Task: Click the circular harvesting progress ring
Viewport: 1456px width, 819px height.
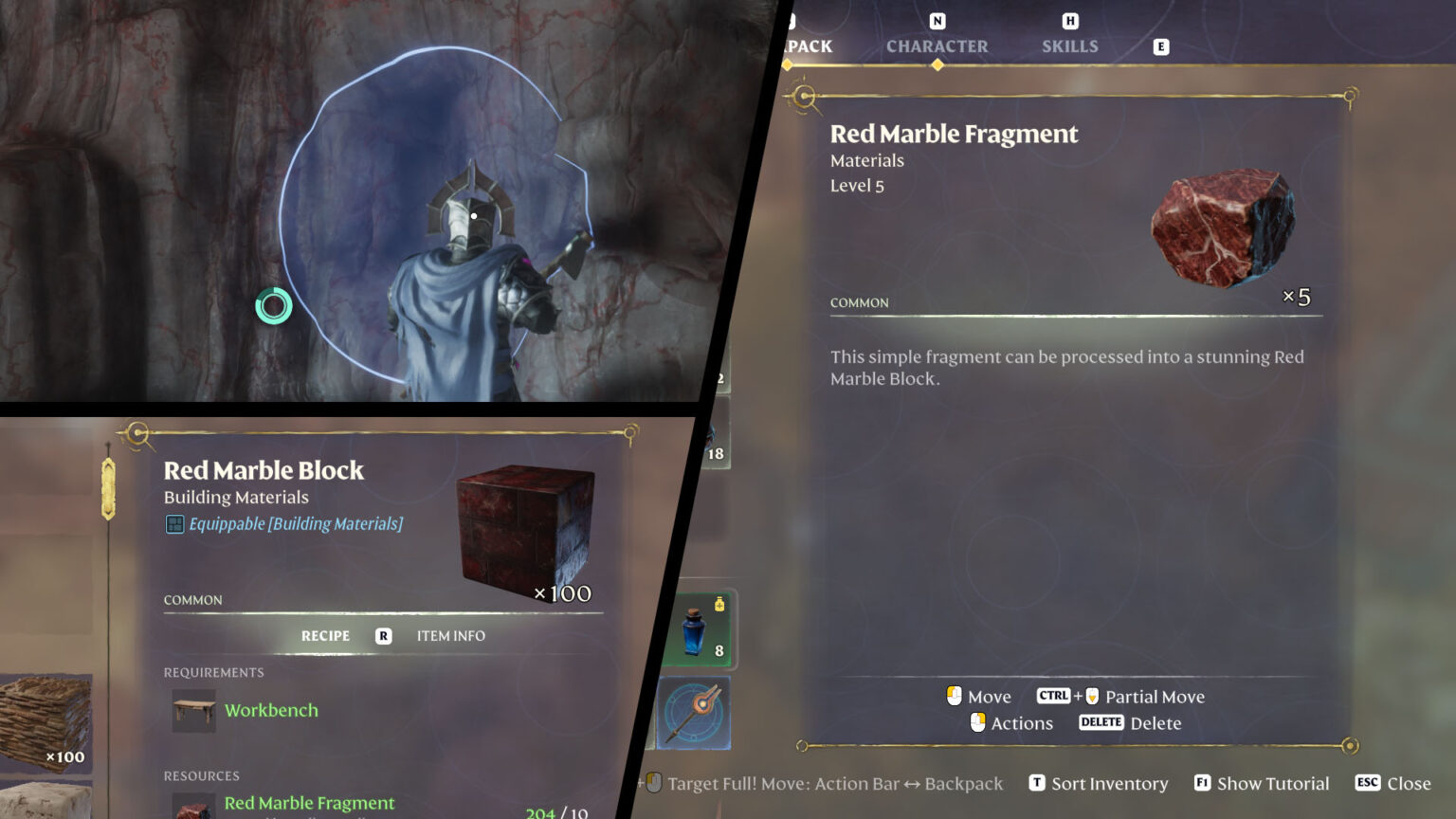Action: point(274,306)
